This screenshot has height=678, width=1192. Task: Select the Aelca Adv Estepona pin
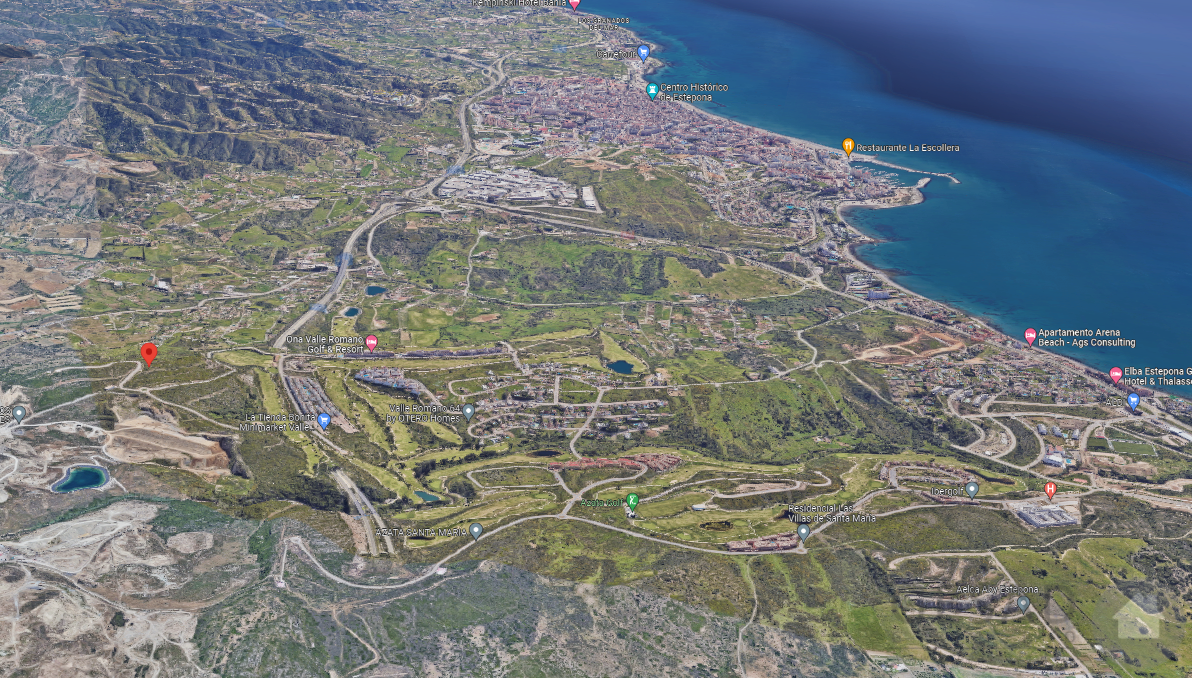pos(1023,603)
